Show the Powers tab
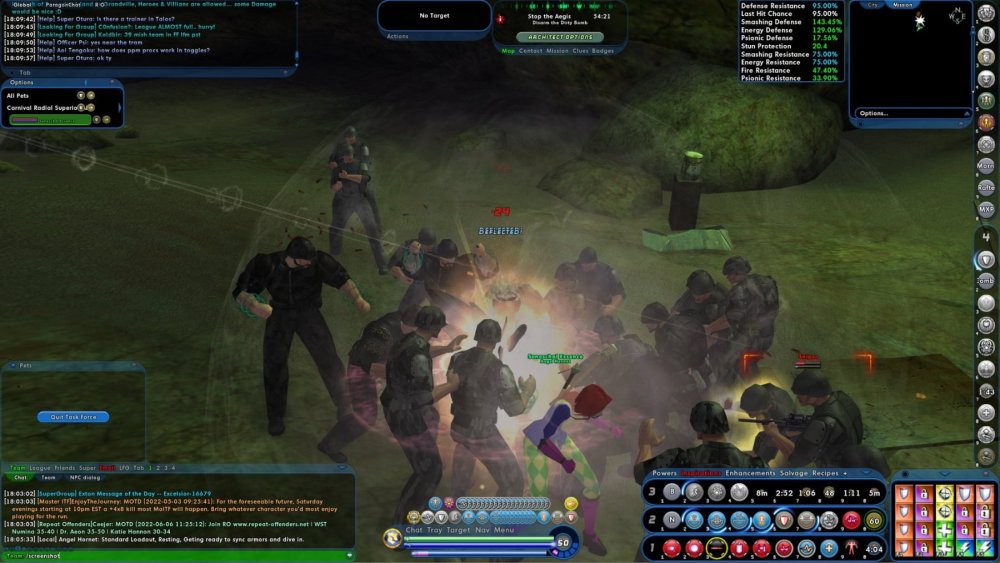Image resolution: width=1000 pixels, height=563 pixels. 665,473
